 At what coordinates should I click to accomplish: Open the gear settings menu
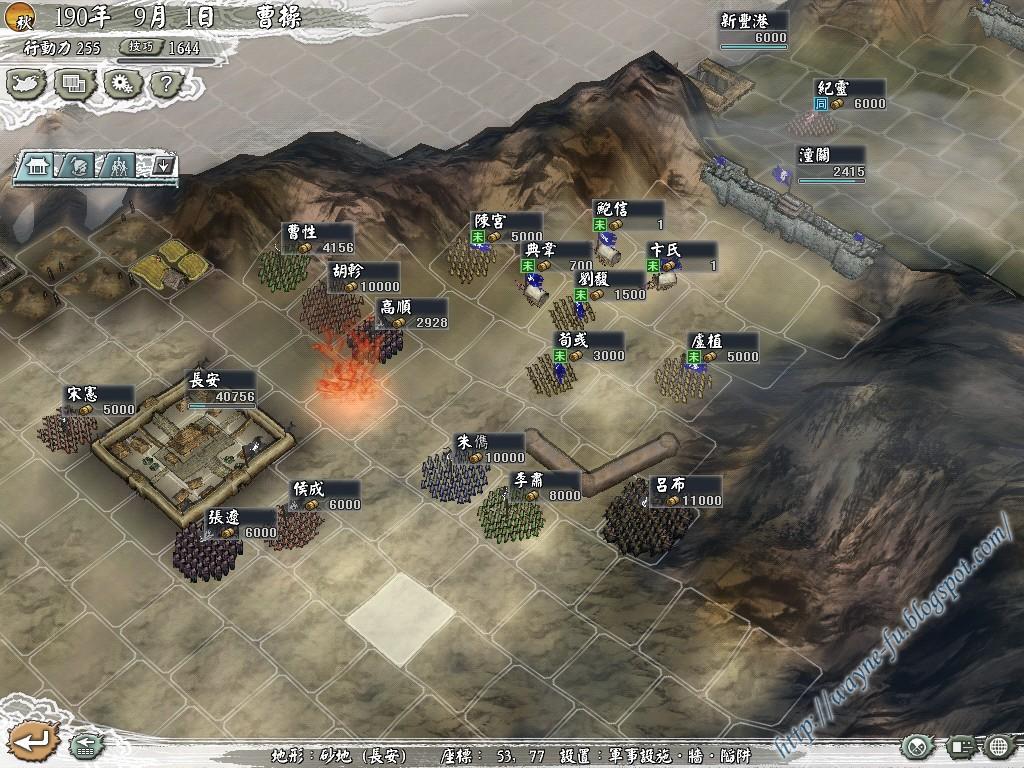(x=123, y=84)
